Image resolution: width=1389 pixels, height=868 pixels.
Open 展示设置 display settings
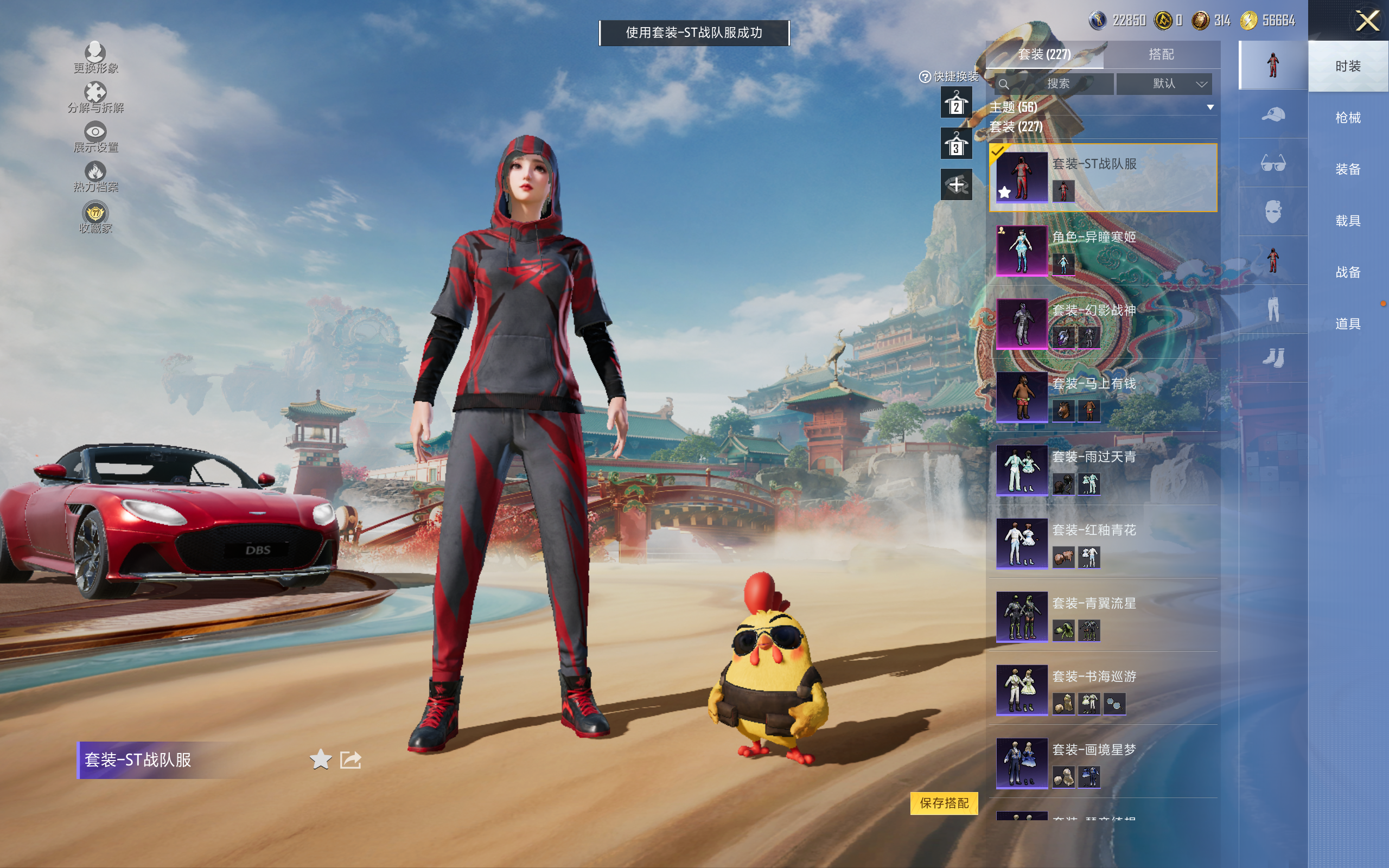click(x=95, y=137)
